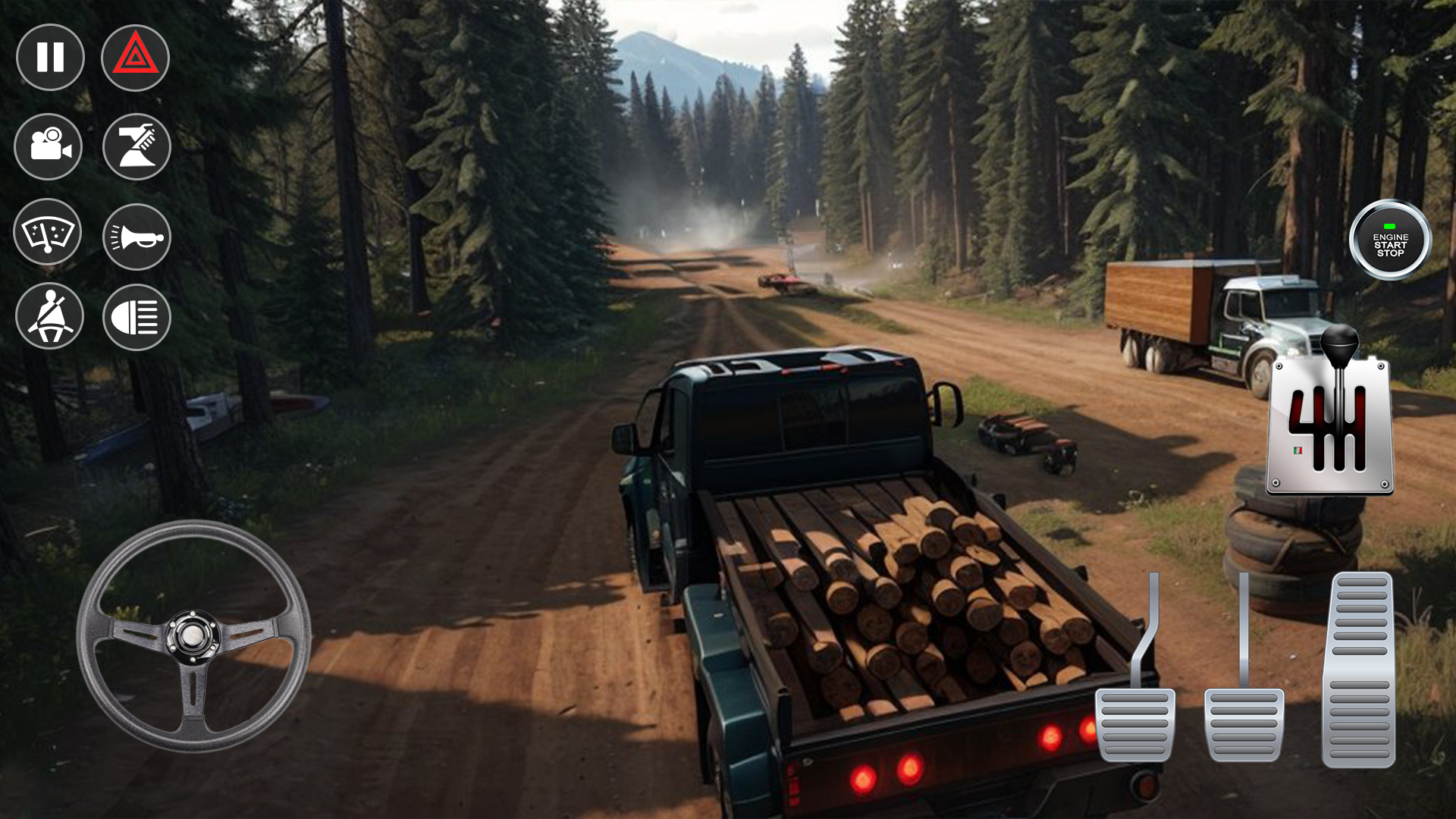Pause the game
The width and height of the screenshot is (1456, 819).
[x=49, y=58]
